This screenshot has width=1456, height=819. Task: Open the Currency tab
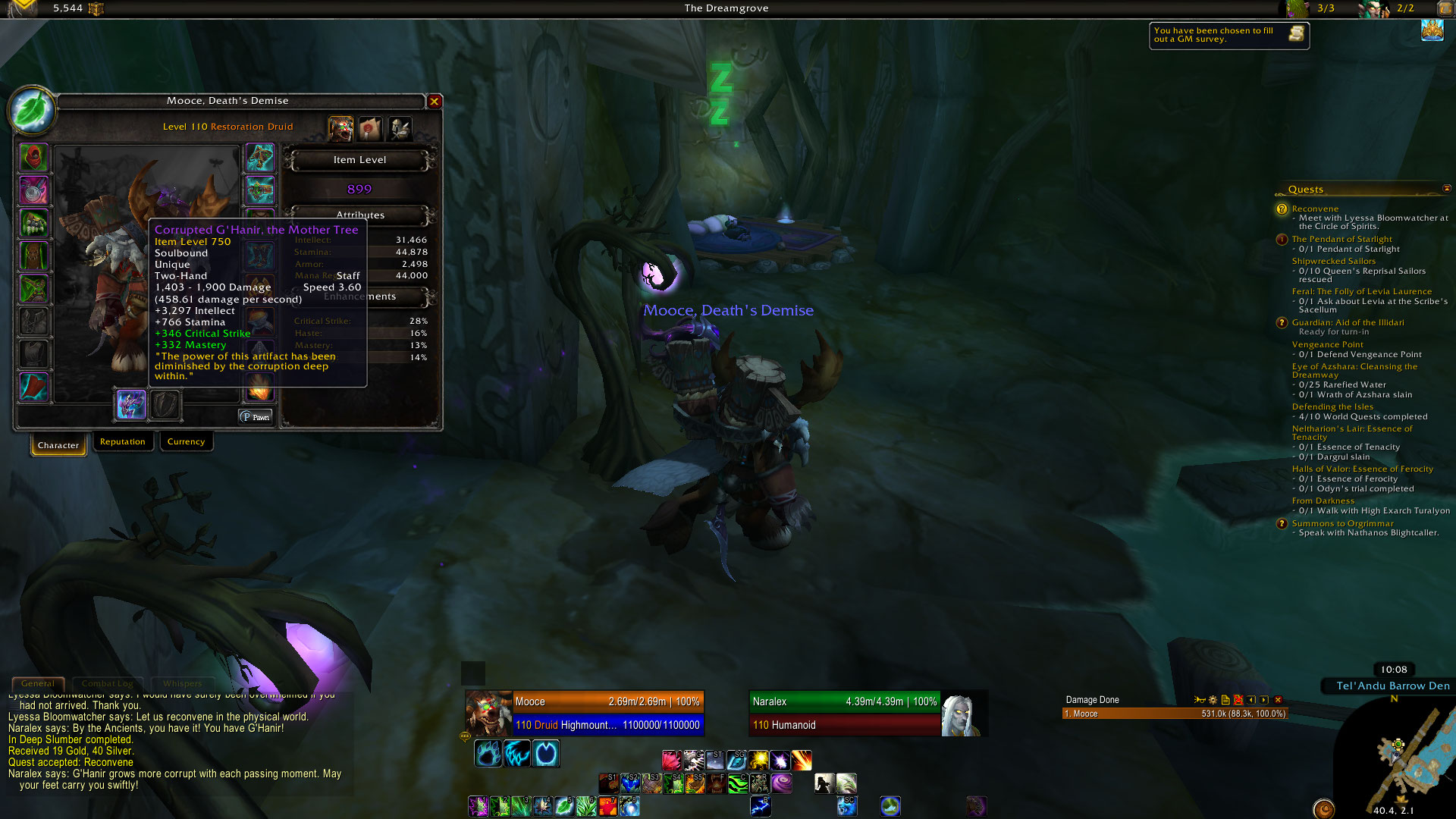(186, 441)
